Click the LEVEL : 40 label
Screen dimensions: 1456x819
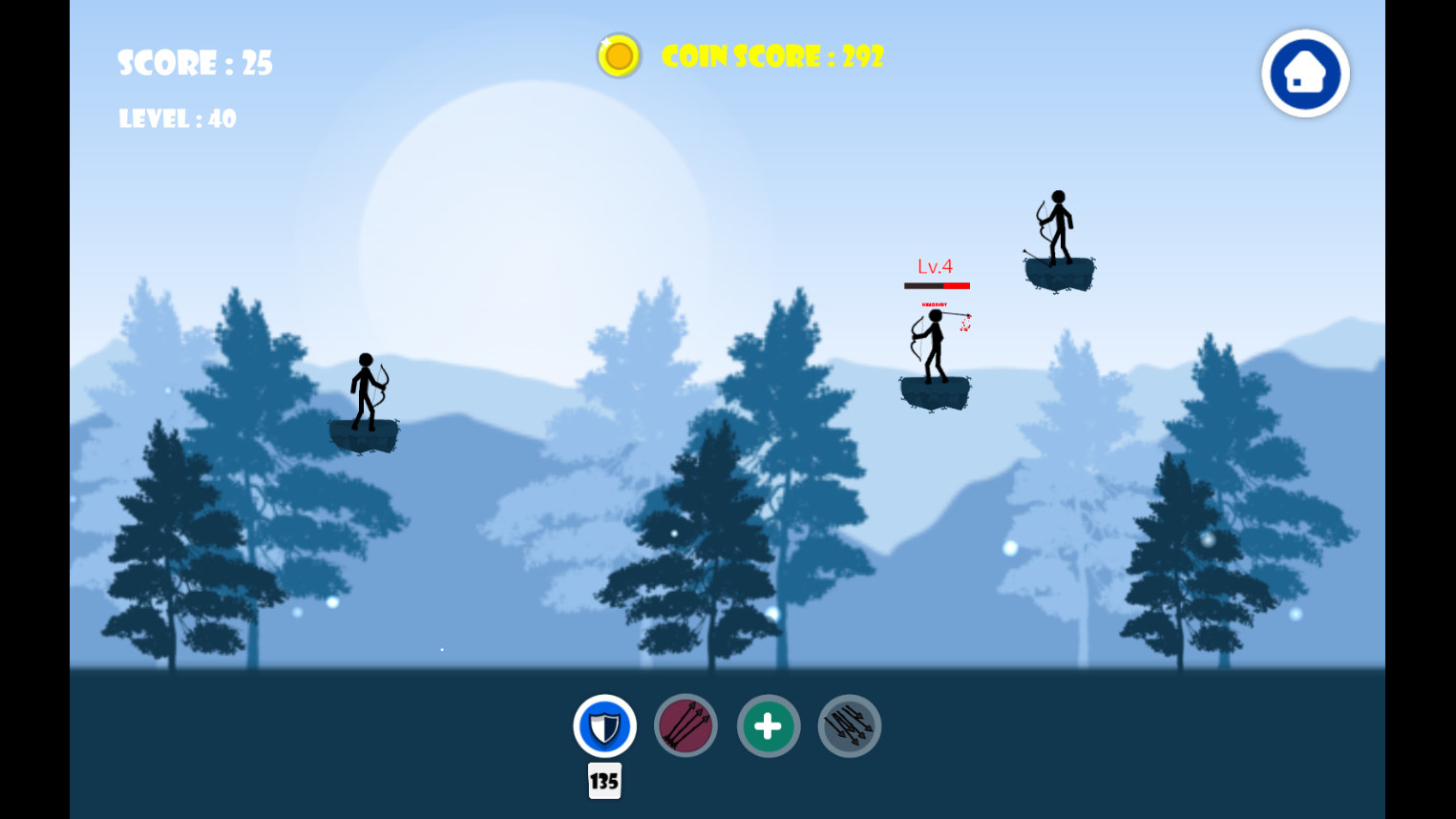[177, 118]
